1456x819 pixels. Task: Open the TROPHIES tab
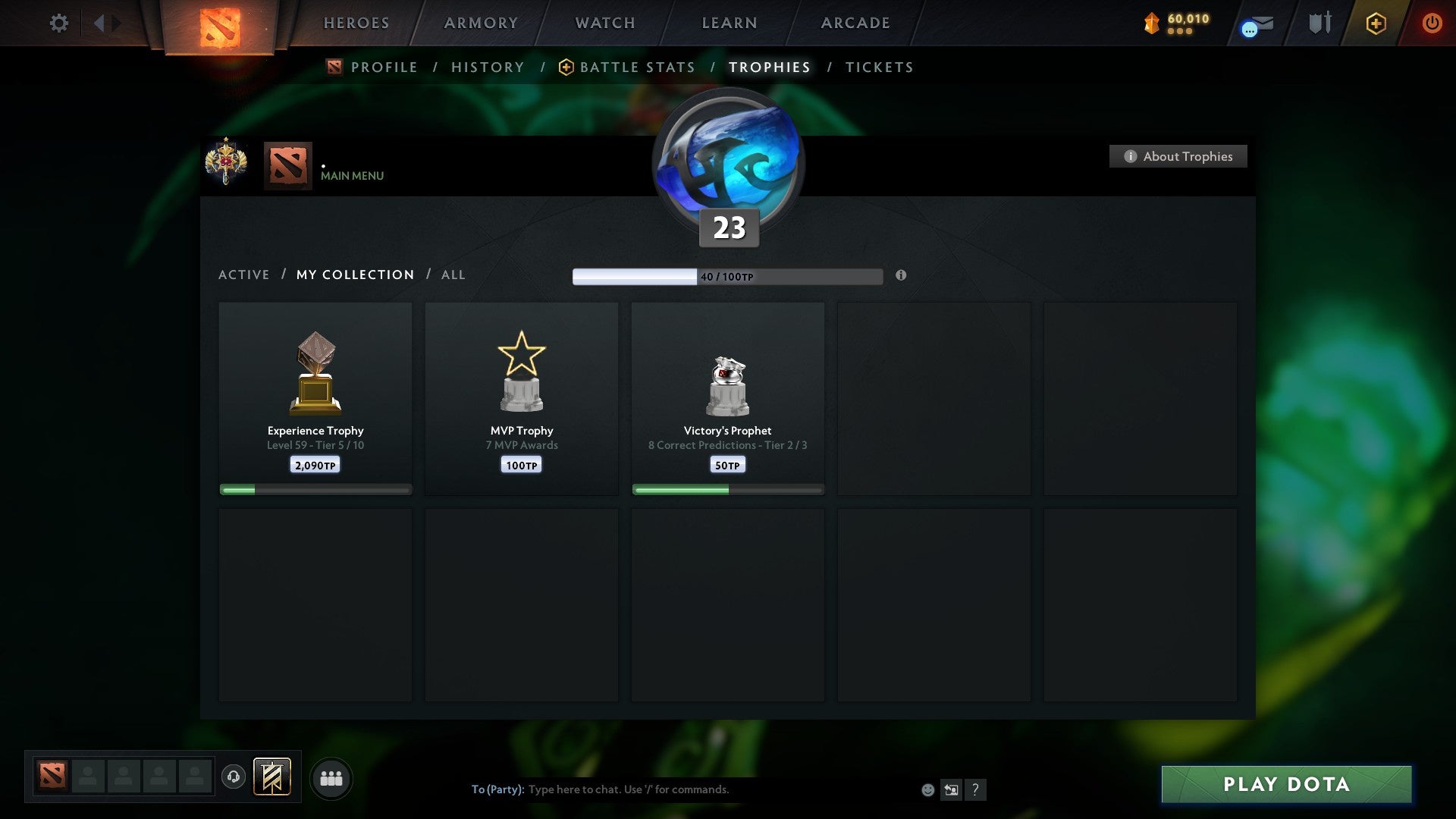tap(769, 67)
